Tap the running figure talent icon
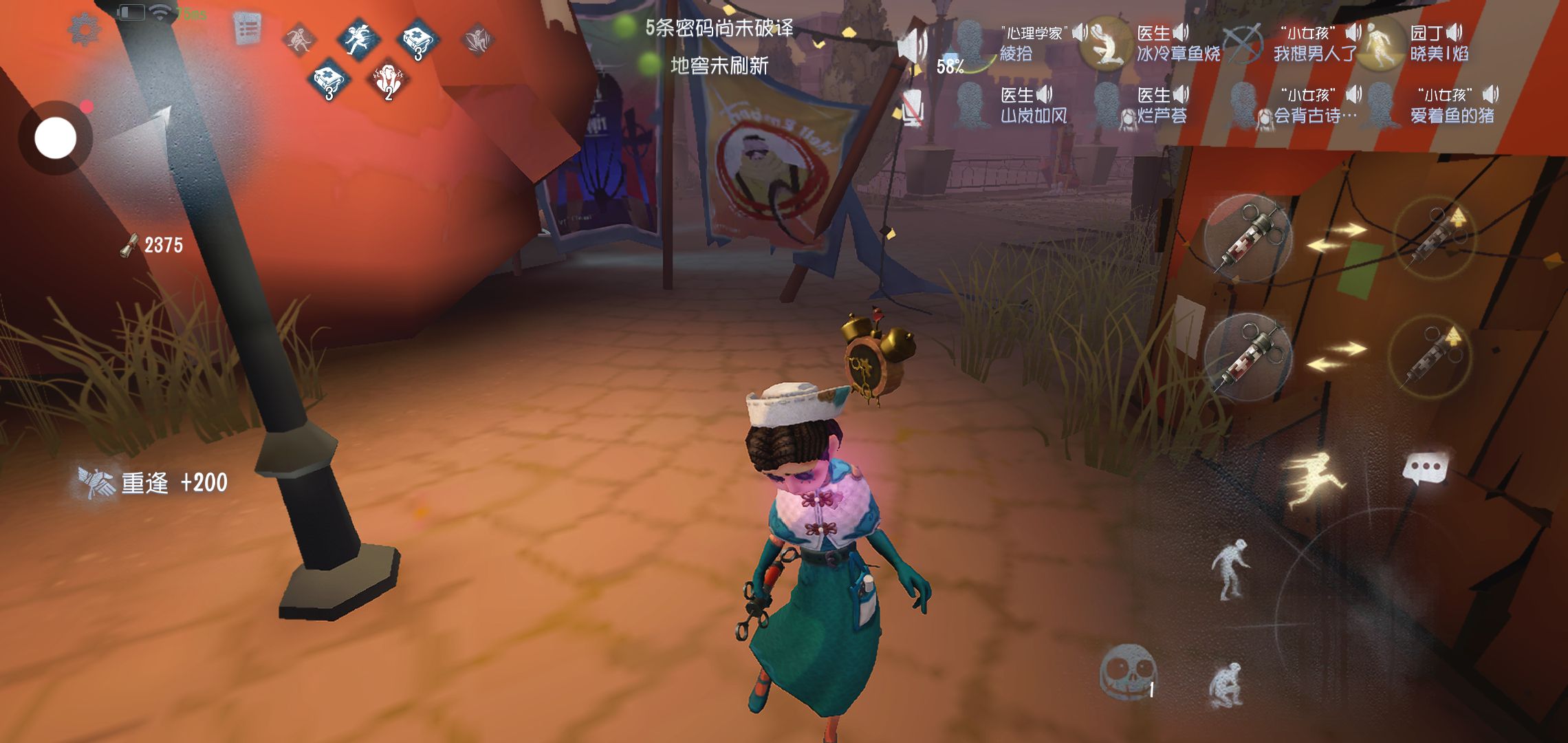This screenshot has width=1568, height=743. (x=358, y=37)
